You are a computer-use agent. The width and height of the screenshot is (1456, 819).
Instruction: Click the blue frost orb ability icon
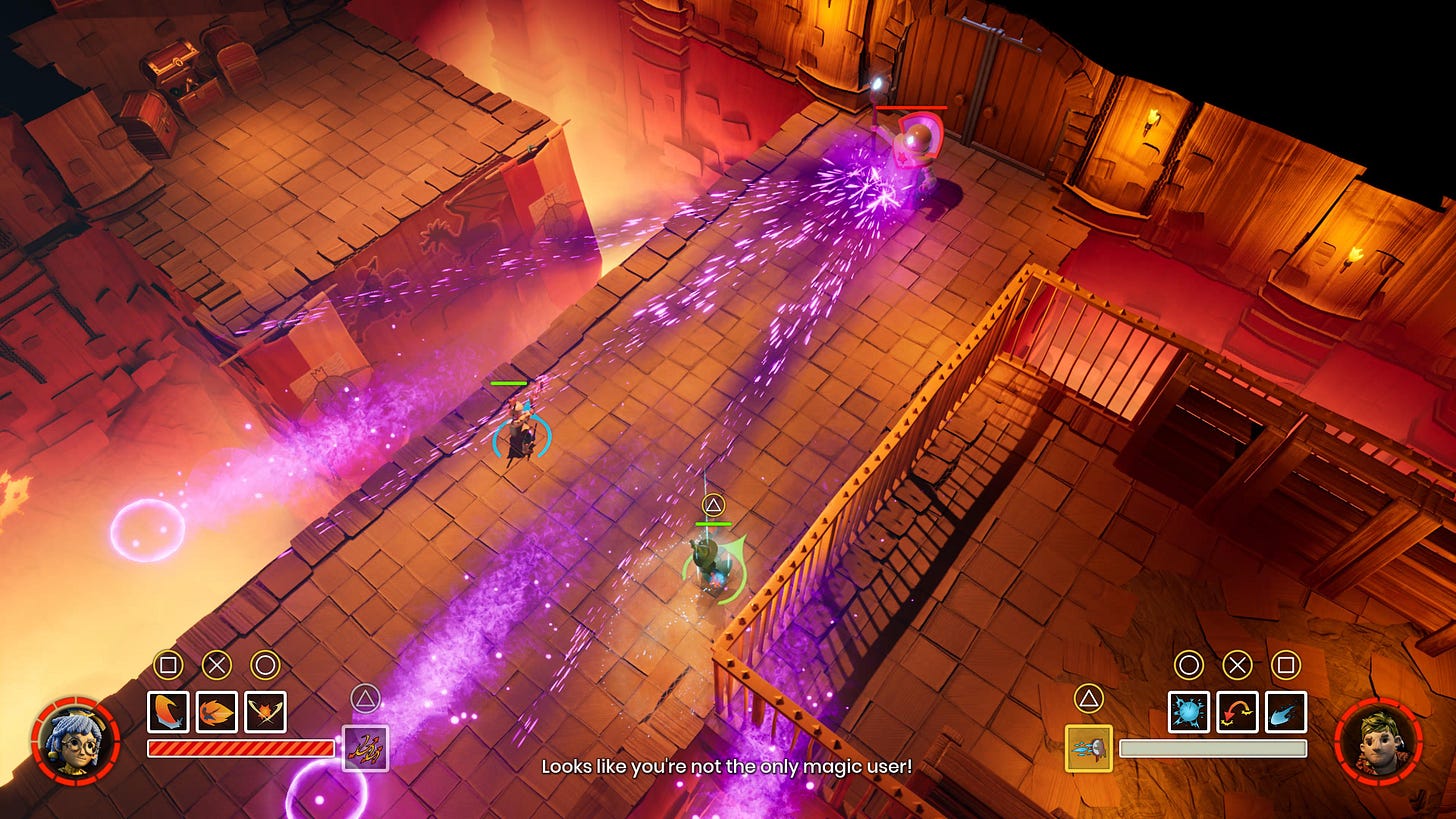[1190, 713]
